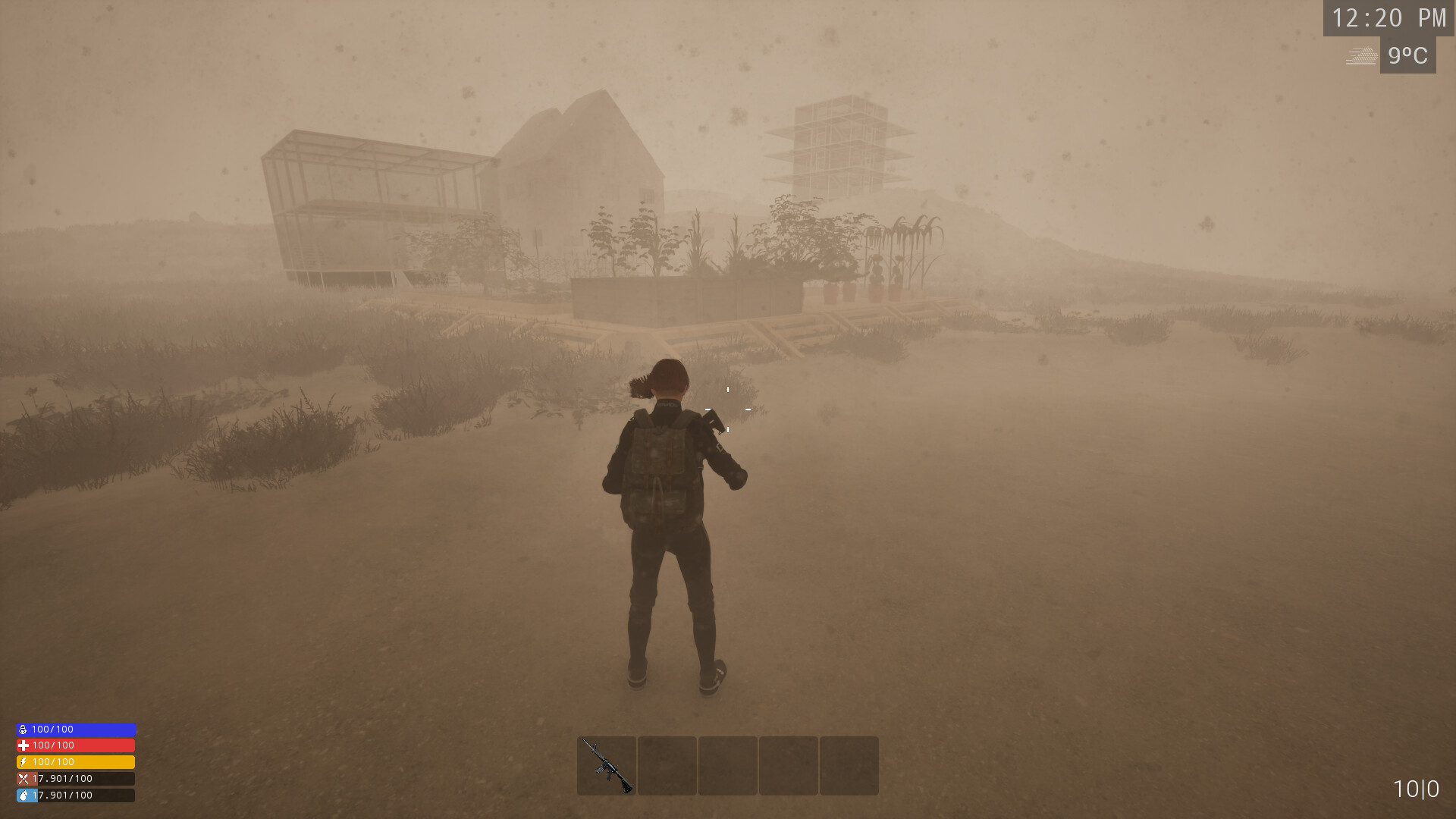Screen dimensions: 1456x819
Task: Click the thirst bar showing 17.901/100
Action: [x=76, y=795]
